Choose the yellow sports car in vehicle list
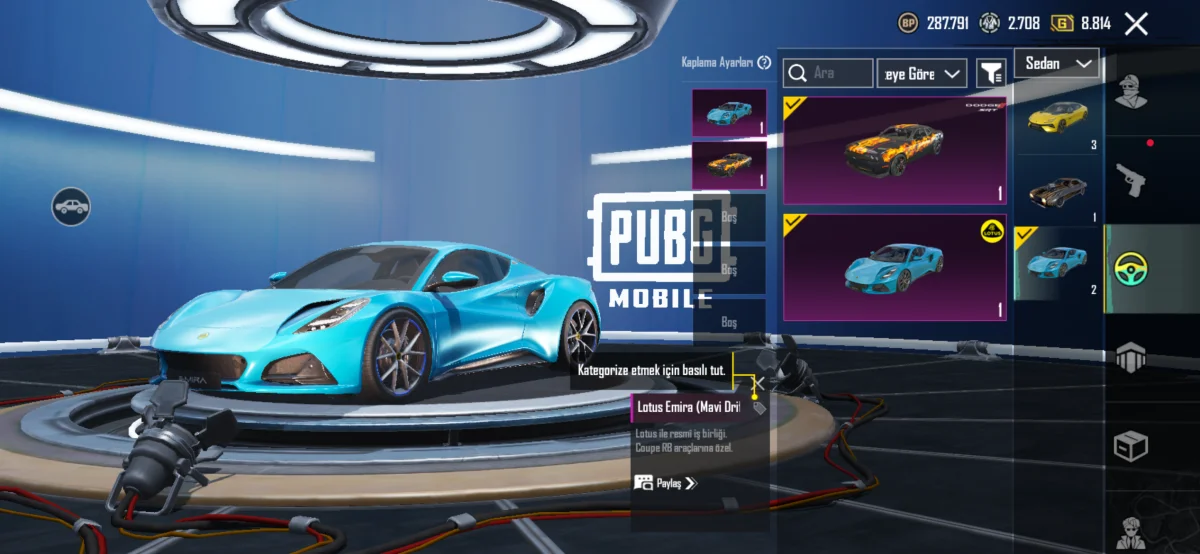The width and height of the screenshot is (1200, 554). pos(1058,117)
